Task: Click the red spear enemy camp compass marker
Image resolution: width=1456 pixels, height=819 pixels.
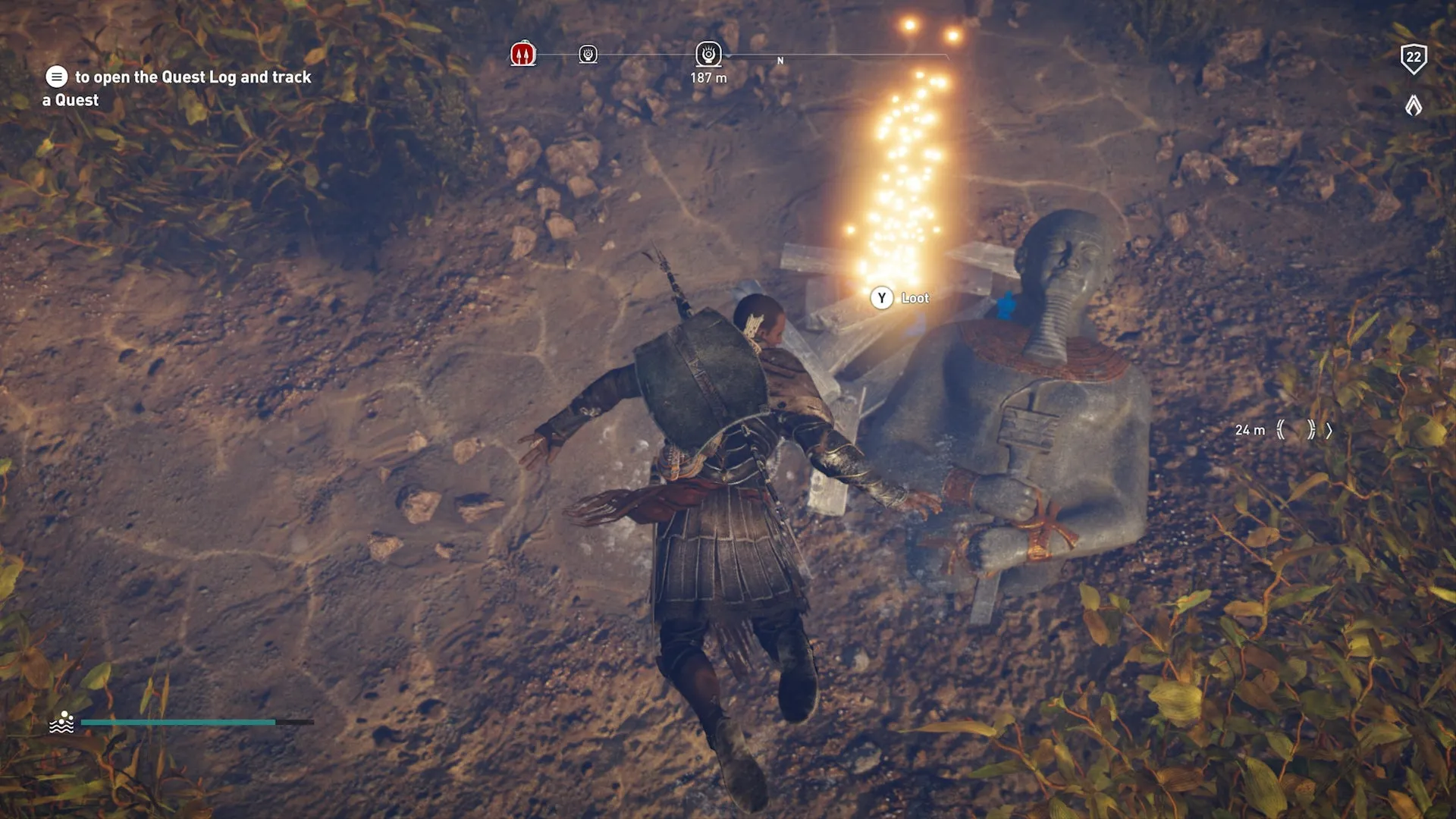Action: 523,54
